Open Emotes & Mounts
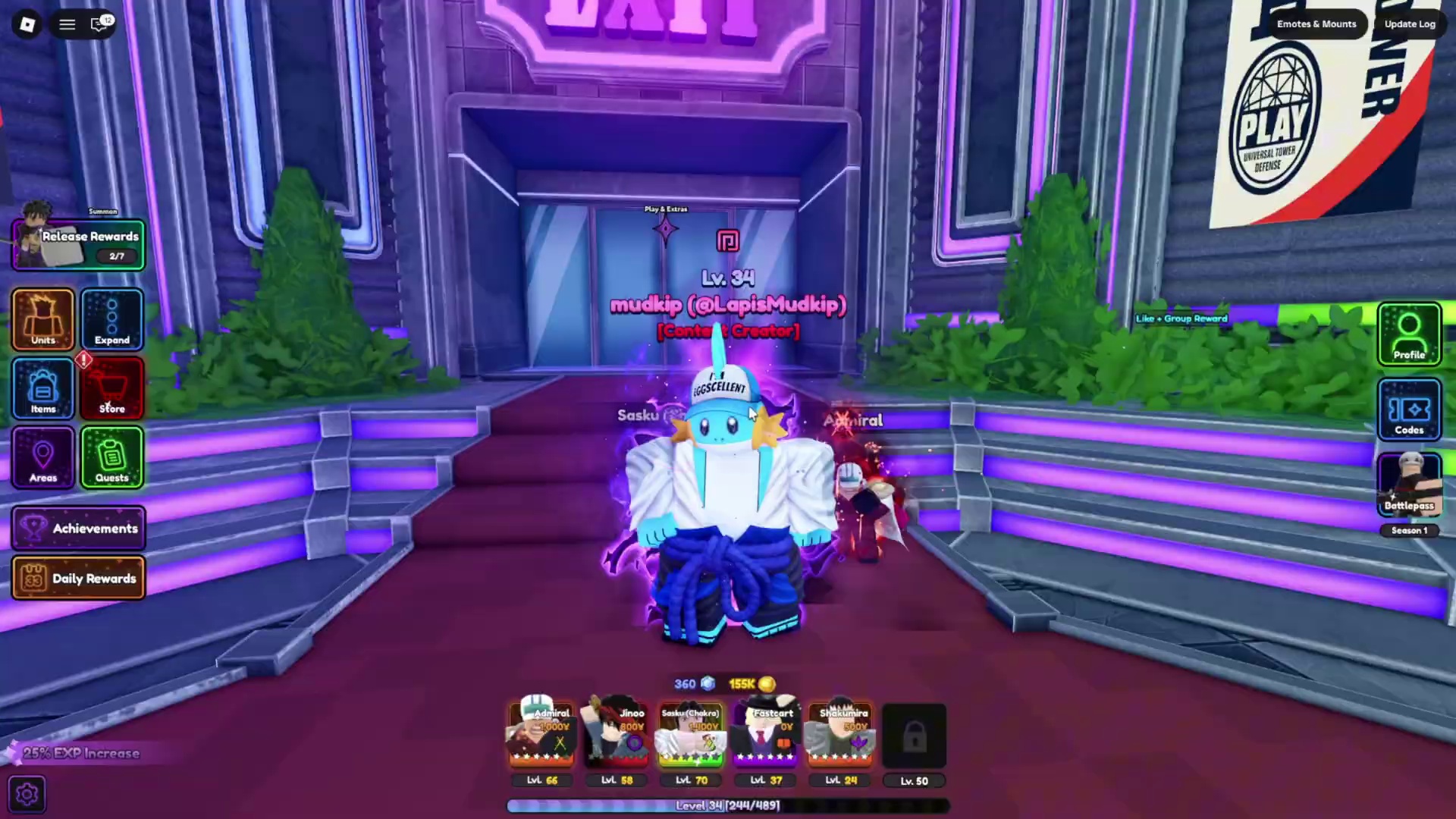The height and width of the screenshot is (819, 1456). pyautogui.click(x=1316, y=24)
